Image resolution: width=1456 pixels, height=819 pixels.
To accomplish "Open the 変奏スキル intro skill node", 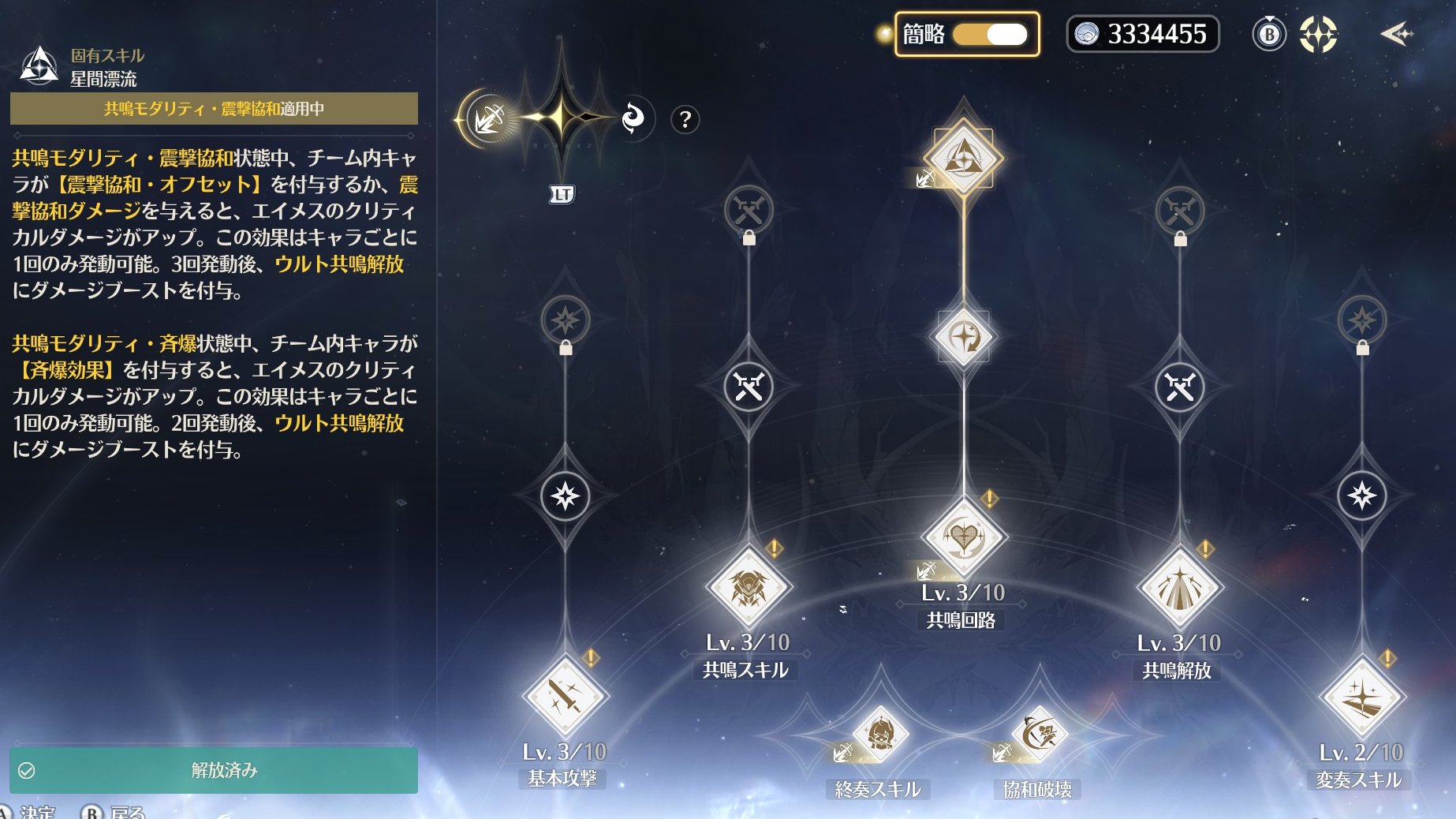I will (1361, 697).
